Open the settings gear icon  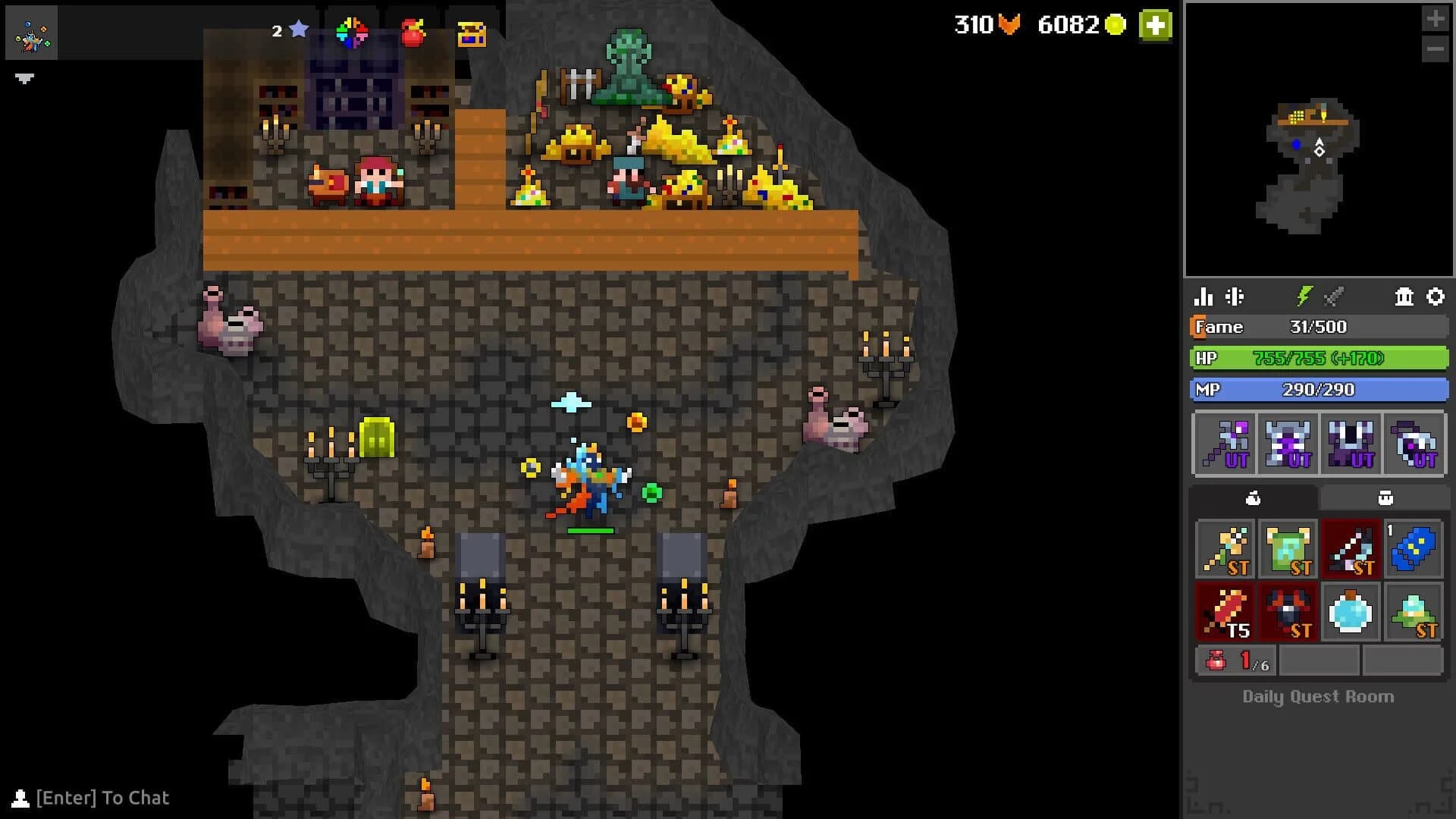coord(1436,297)
